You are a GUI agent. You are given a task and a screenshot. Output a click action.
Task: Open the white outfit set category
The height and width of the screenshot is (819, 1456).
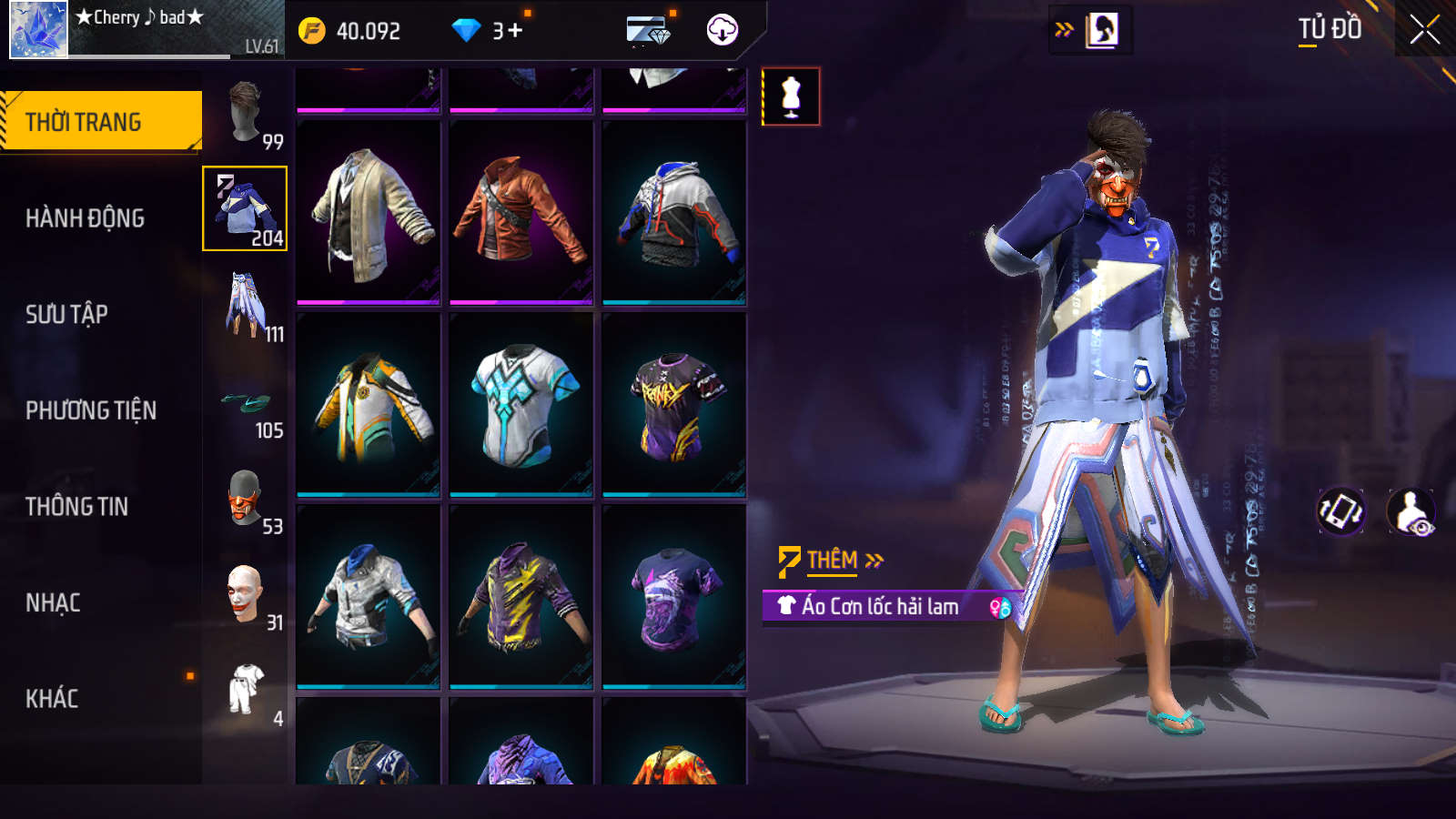pyautogui.click(x=246, y=691)
